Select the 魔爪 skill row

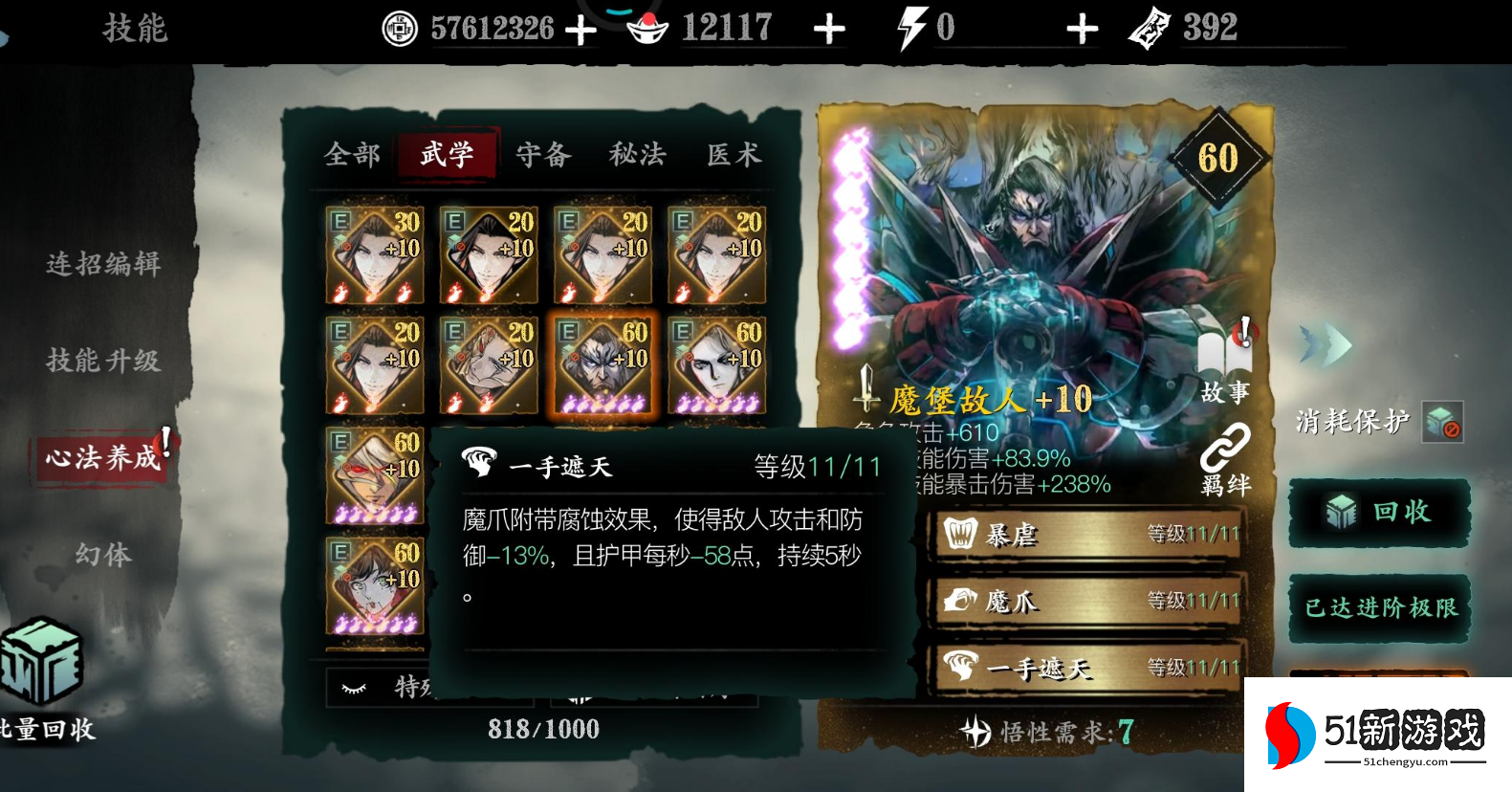tap(1088, 601)
